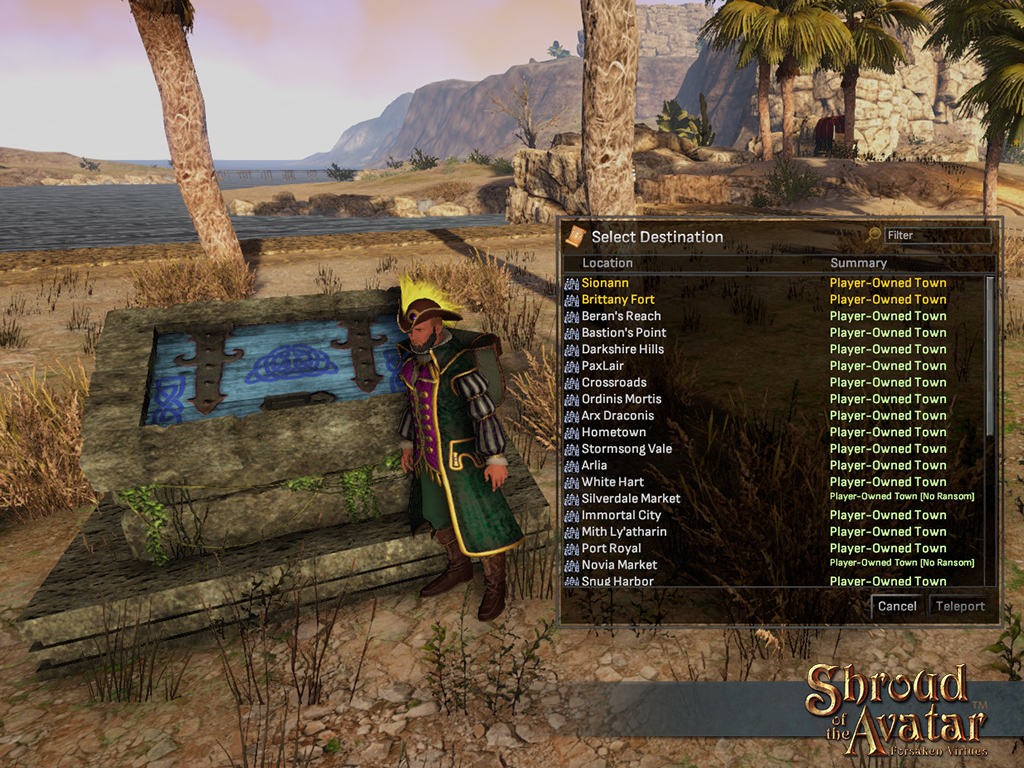This screenshot has height=768, width=1024.
Task: Click the Filter search field
Action: click(935, 235)
